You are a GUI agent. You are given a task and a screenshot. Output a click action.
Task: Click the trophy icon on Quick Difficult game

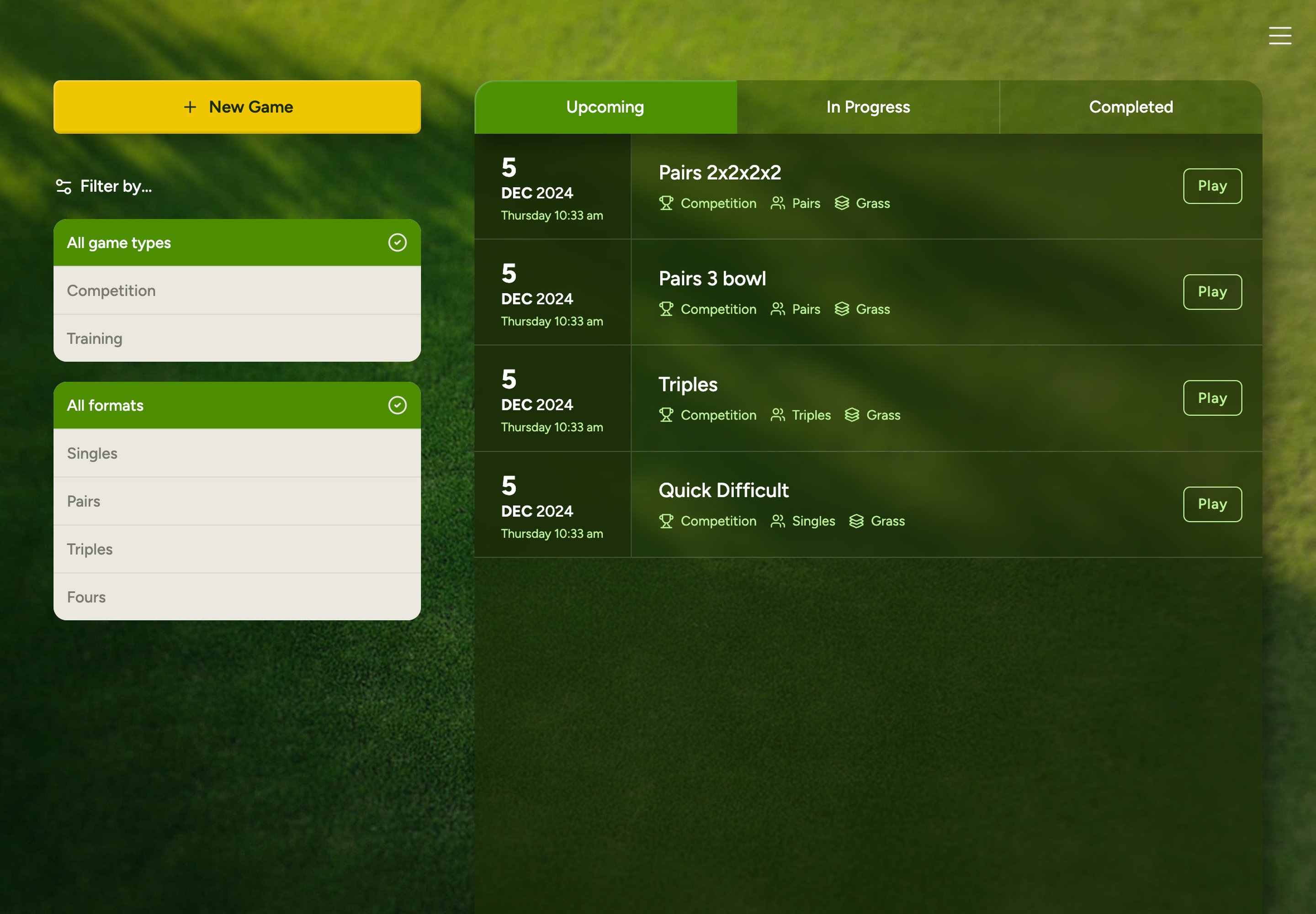(666, 521)
